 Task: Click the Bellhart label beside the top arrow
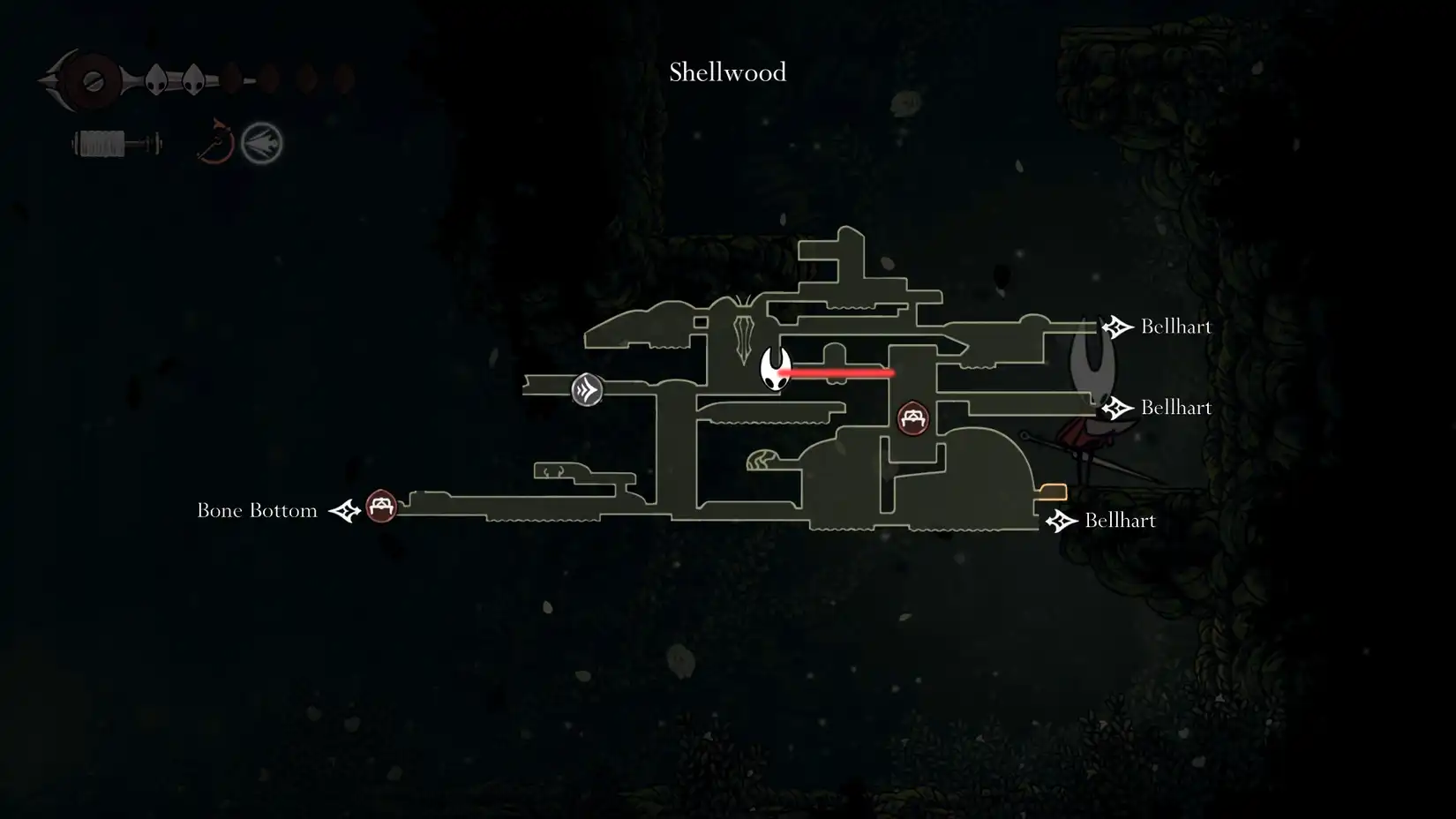click(x=1176, y=326)
